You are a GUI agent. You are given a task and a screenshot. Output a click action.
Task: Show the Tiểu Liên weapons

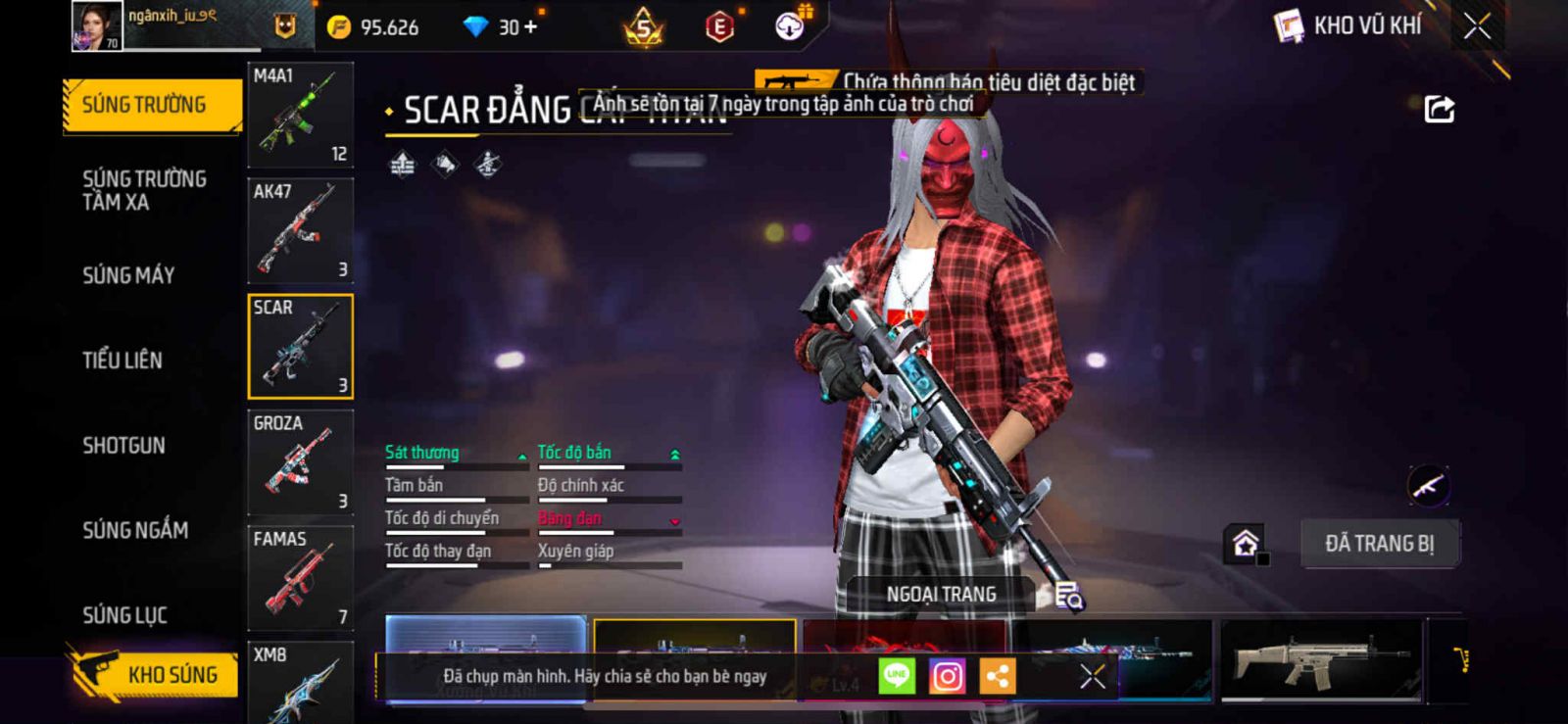tap(122, 361)
